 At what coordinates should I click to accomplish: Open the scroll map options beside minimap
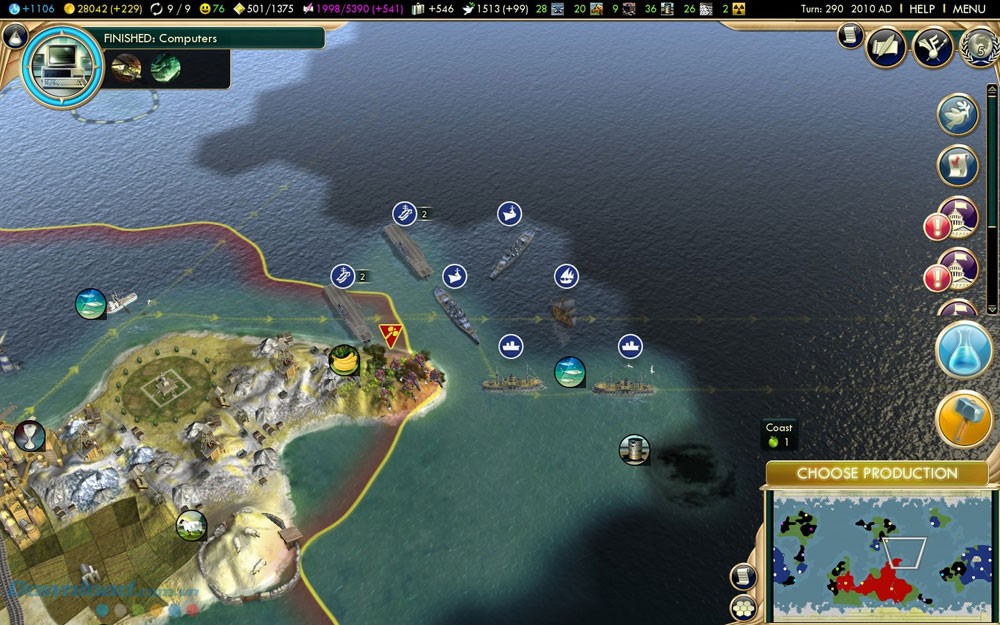(x=743, y=576)
